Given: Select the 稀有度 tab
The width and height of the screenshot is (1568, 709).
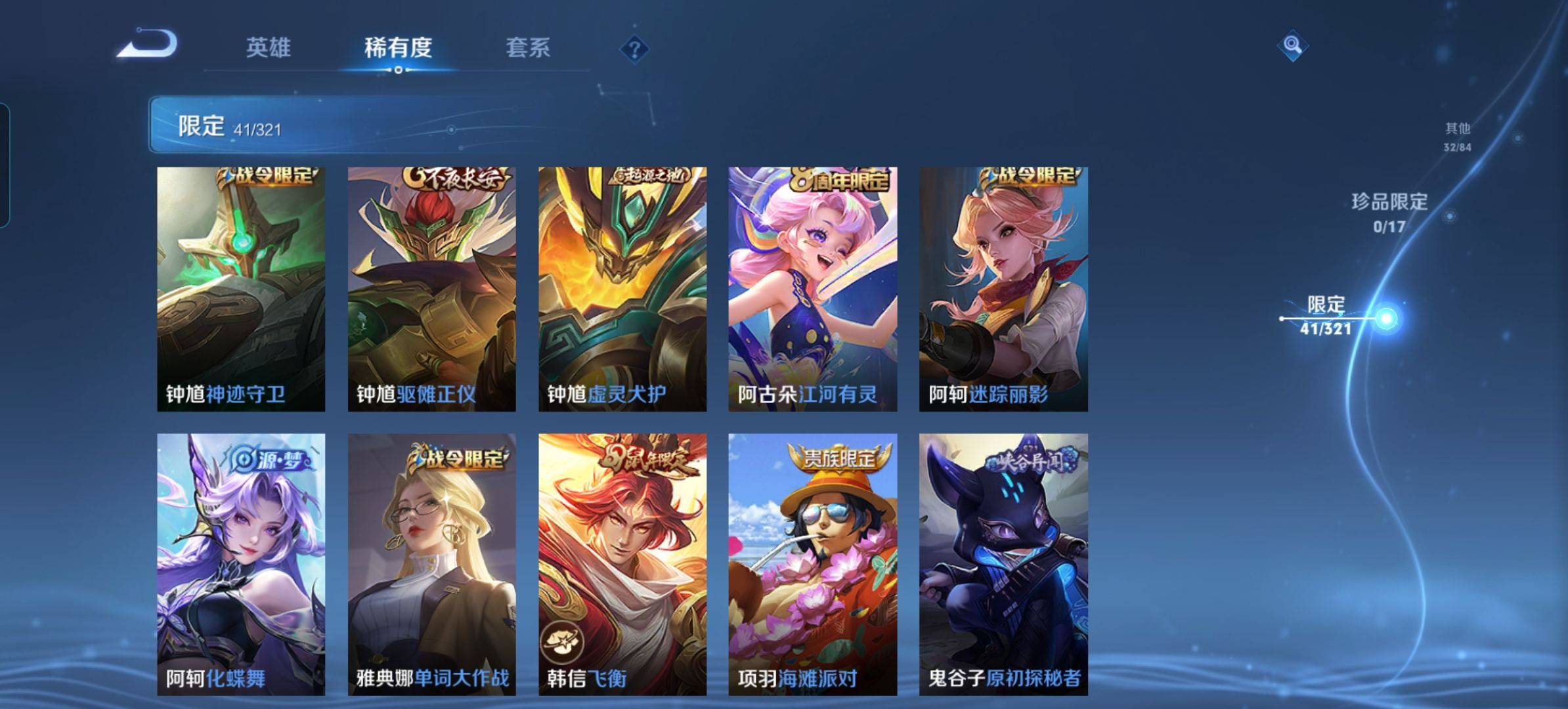Looking at the screenshot, I should pos(398,48).
